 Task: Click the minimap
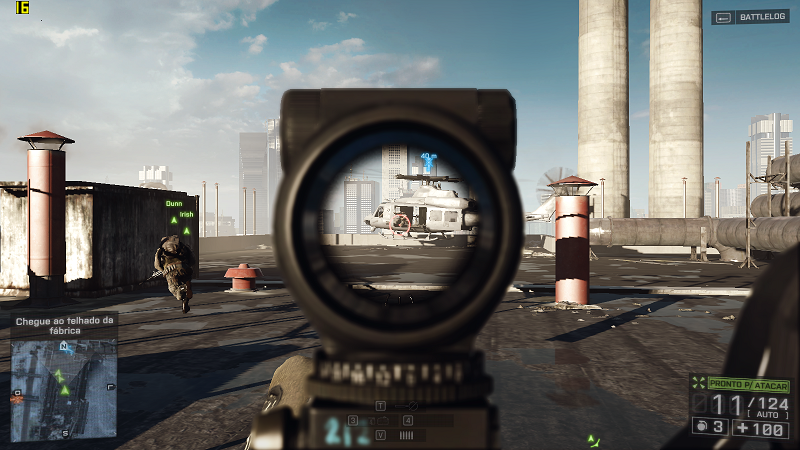pyautogui.click(x=65, y=388)
